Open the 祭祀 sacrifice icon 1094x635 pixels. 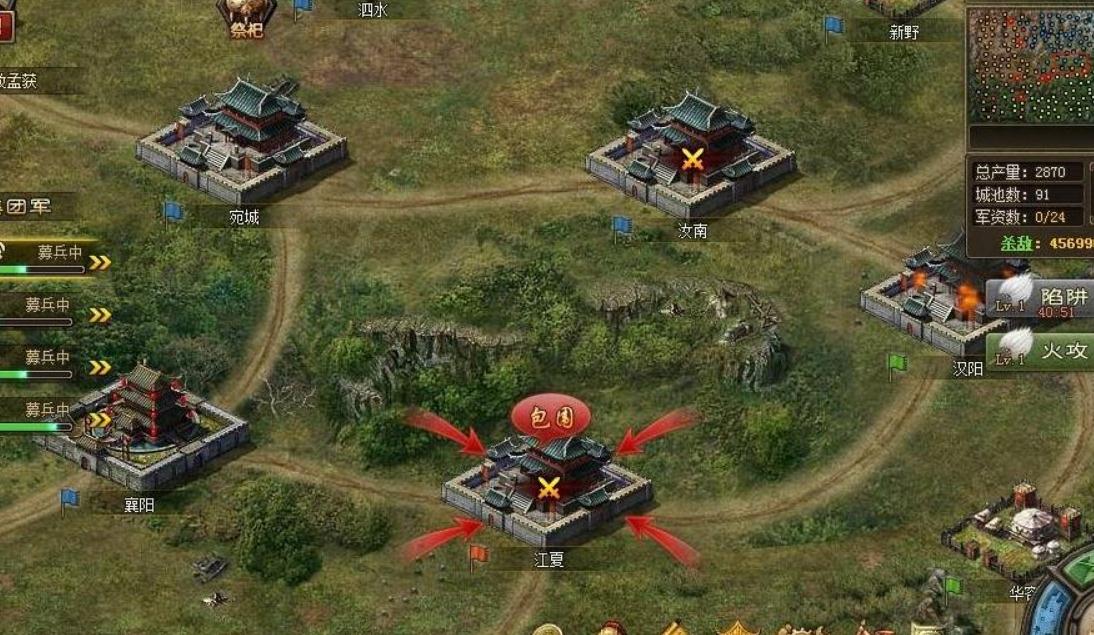[x=246, y=17]
